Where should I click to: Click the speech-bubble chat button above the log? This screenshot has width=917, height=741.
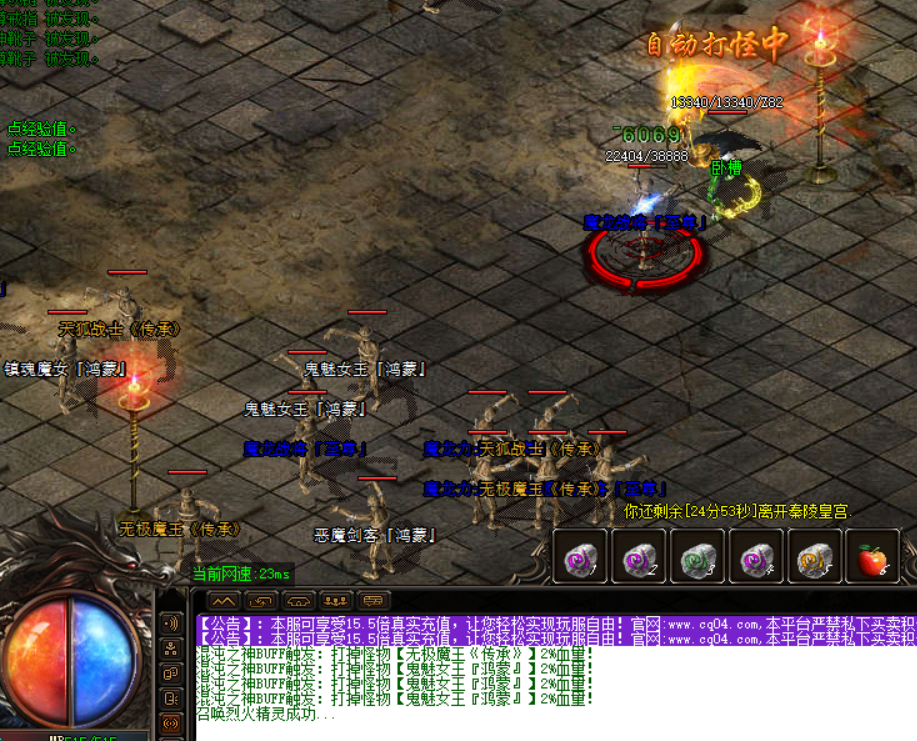coord(374,601)
